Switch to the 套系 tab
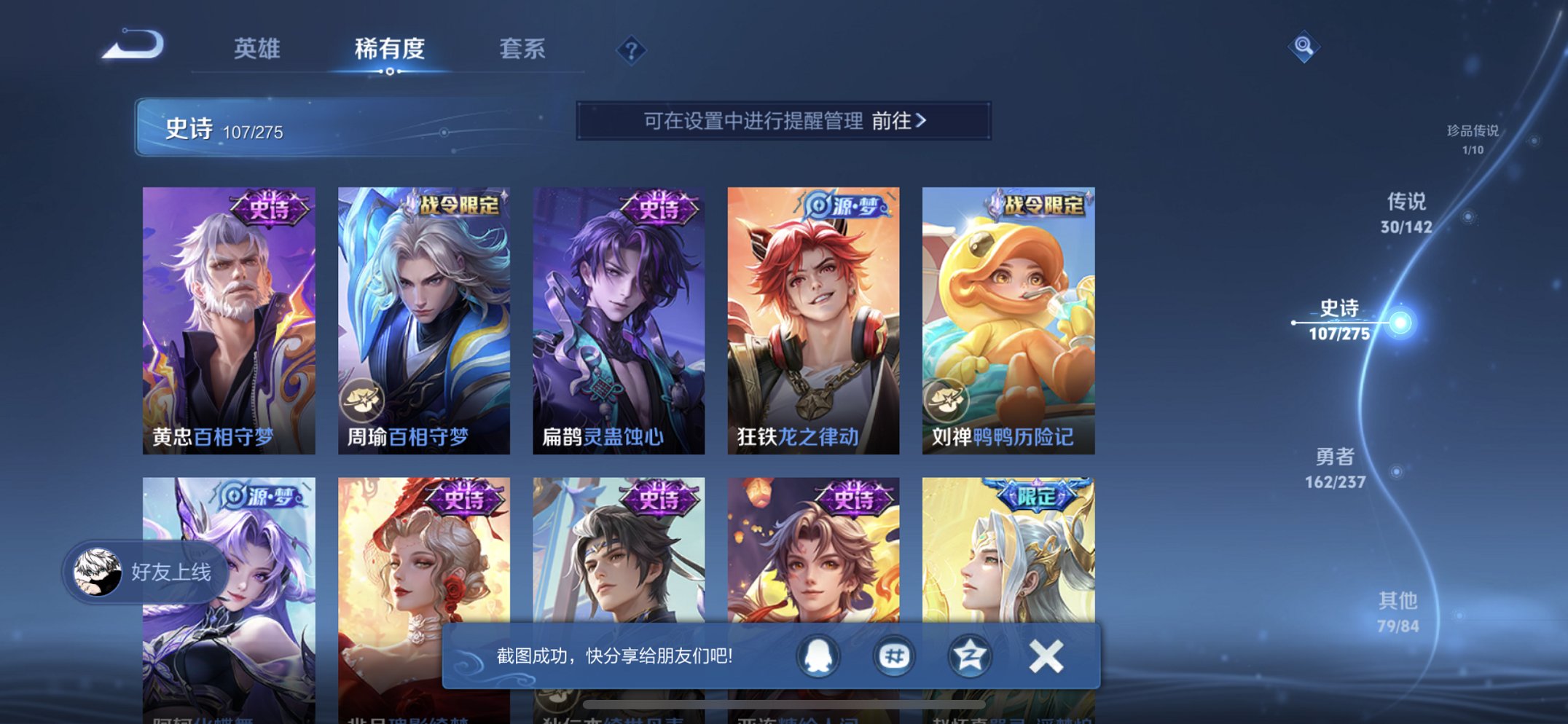The image size is (1568, 724). pyautogui.click(x=522, y=50)
